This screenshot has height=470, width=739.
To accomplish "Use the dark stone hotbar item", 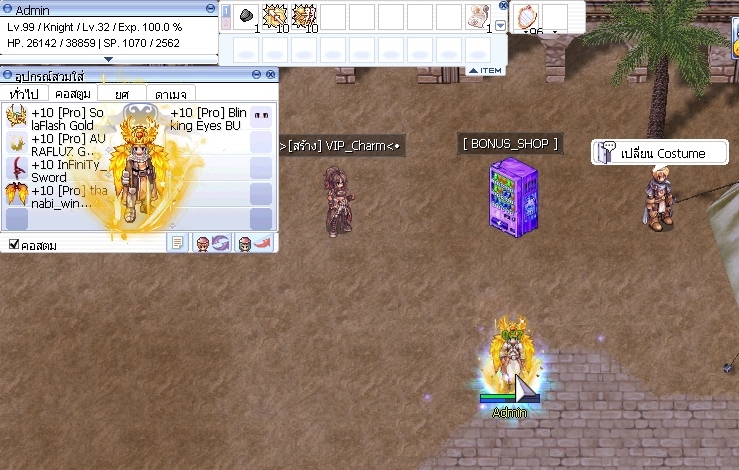I will [x=247, y=16].
